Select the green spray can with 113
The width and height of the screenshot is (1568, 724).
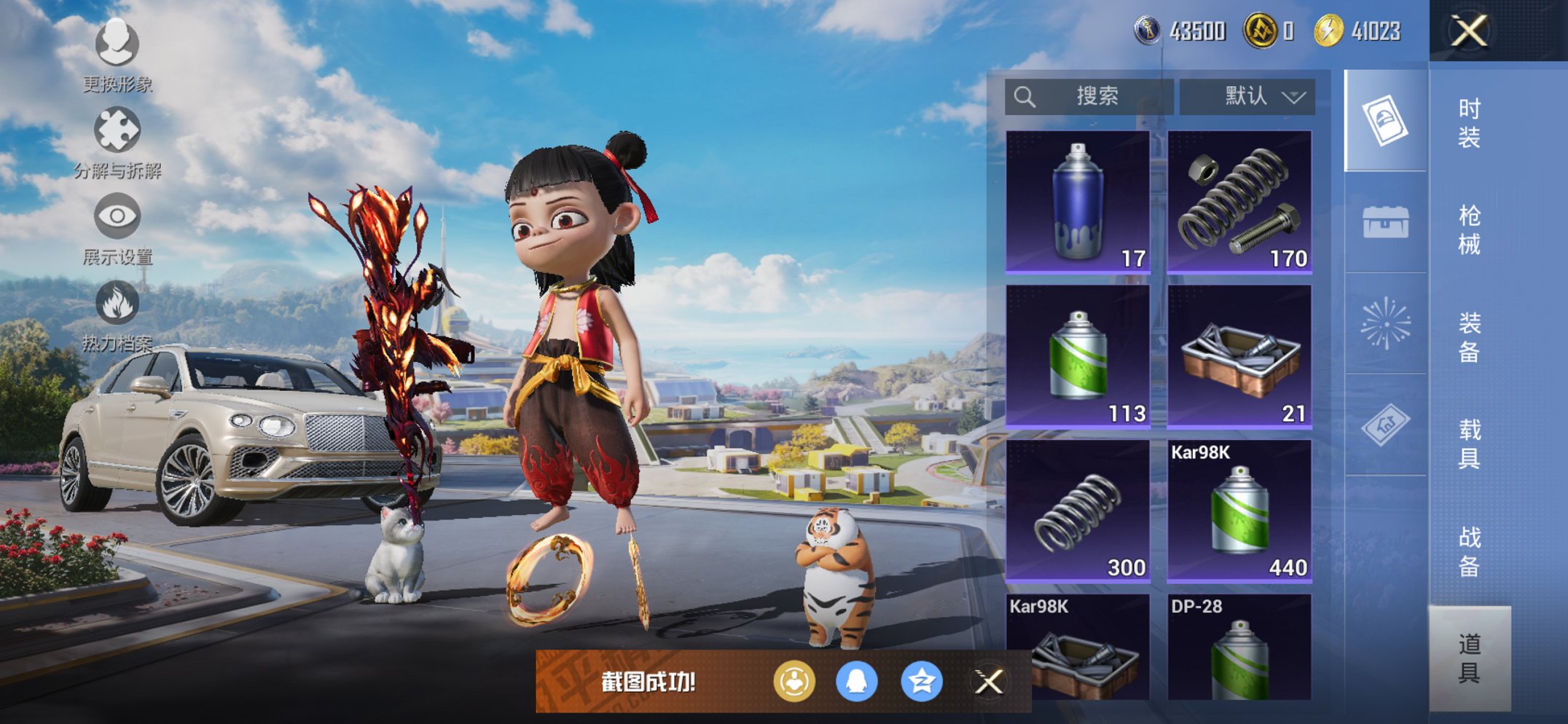click(1078, 355)
